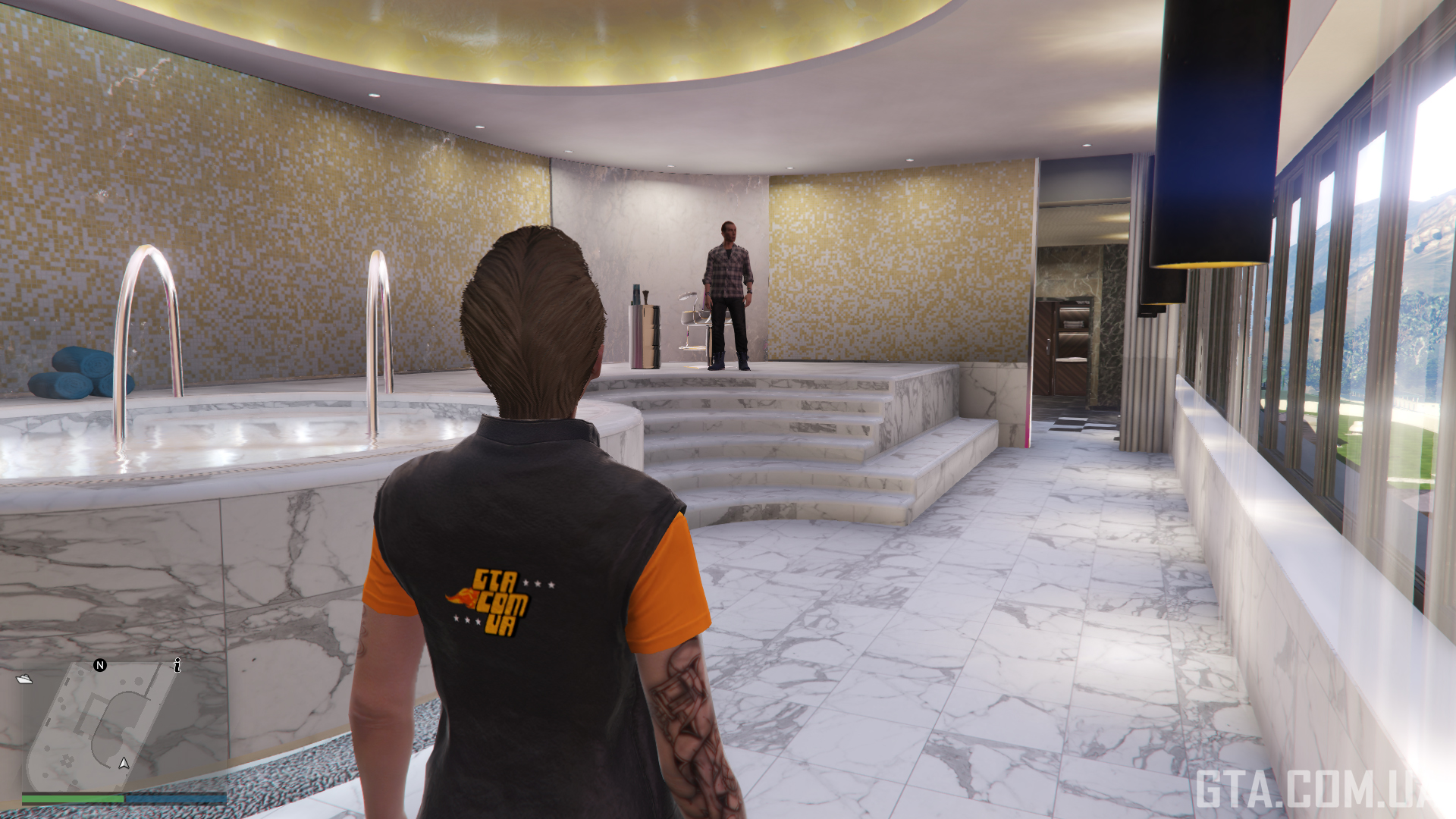This screenshot has height=819, width=1456.
Task: Click the north 'N' compass marker
Action: pyautogui.click(x=99, y=665)
